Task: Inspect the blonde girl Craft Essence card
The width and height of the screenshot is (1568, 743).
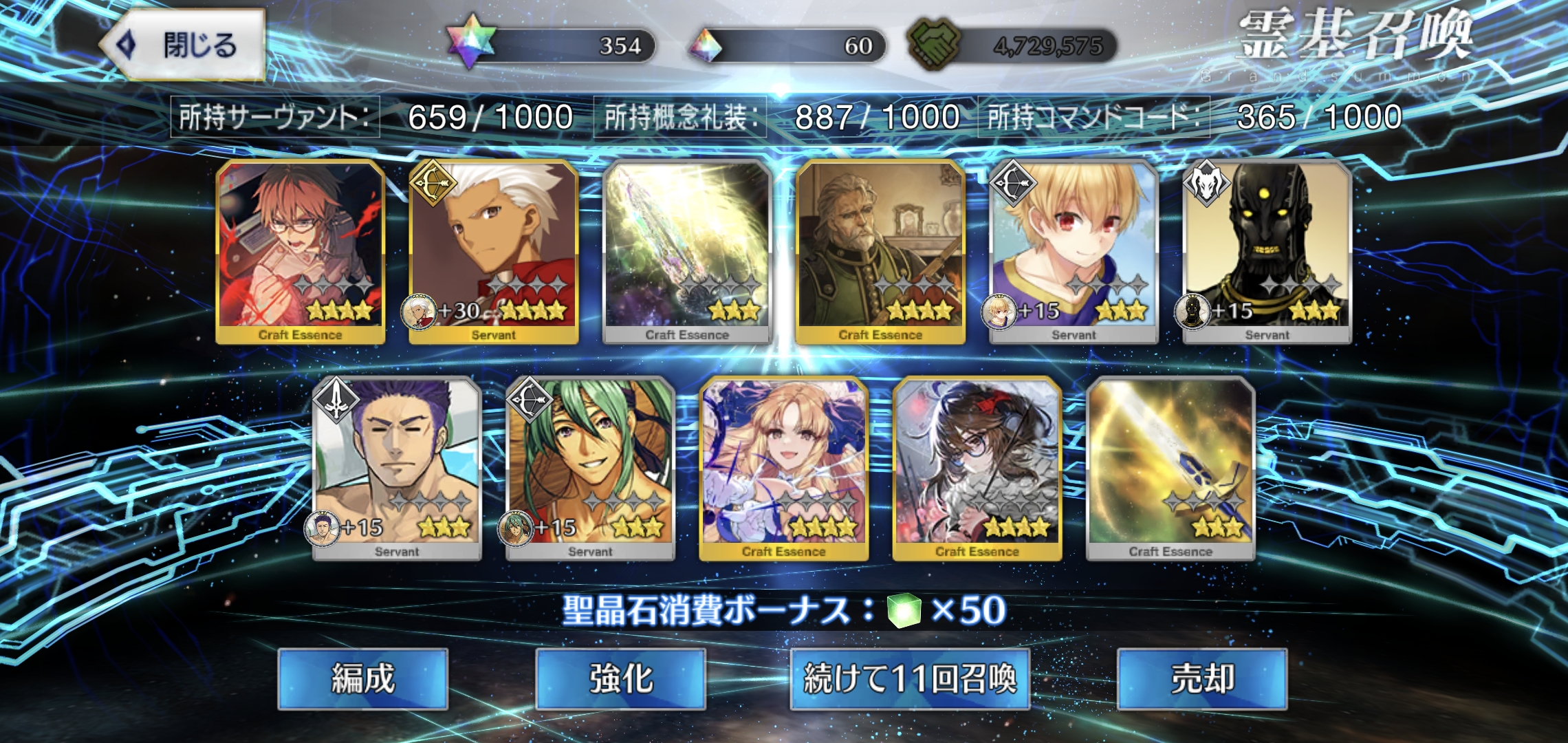Action: (x=783, y=468)
